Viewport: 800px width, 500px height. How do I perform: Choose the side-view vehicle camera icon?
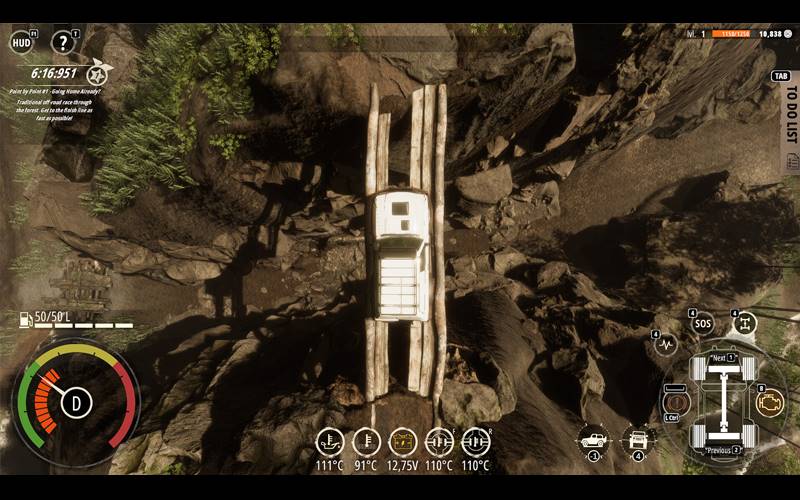coord(594,438)
